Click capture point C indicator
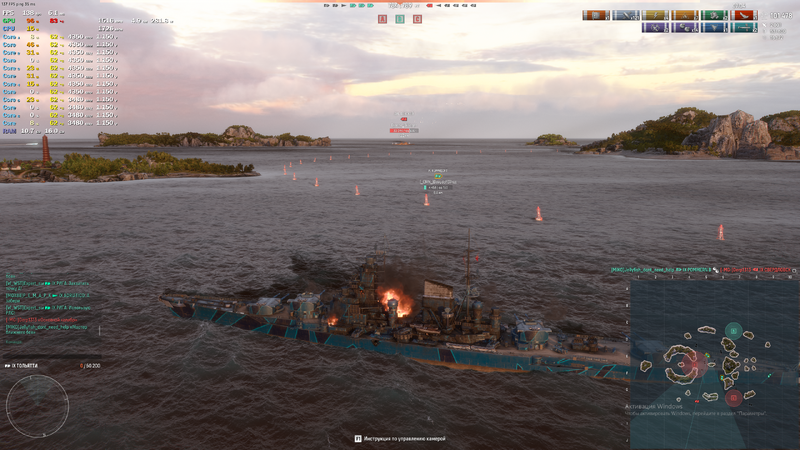 coord(417,19)
